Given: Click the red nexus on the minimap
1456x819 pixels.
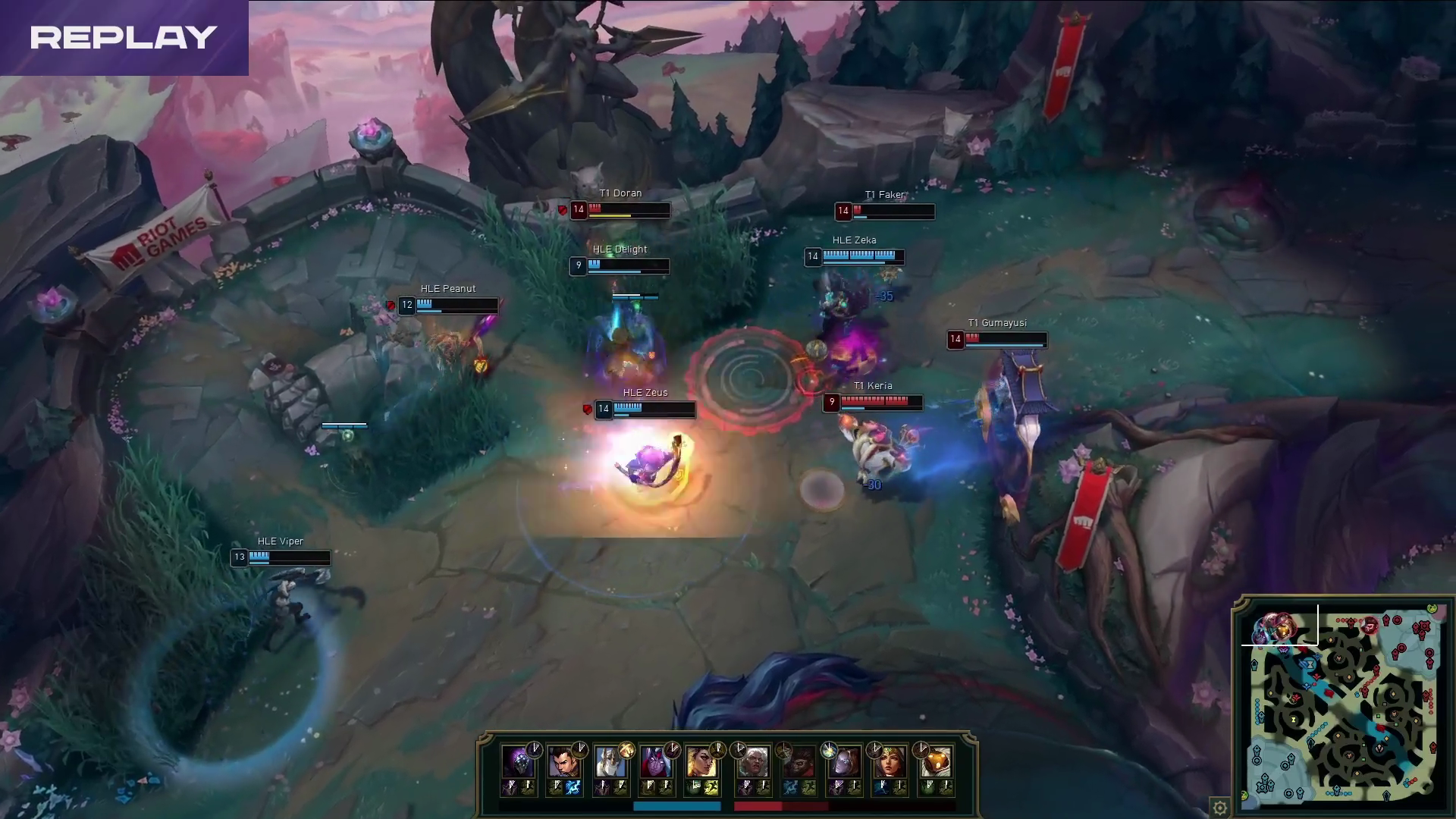Looking at the screenshot, I should 1423,626.
